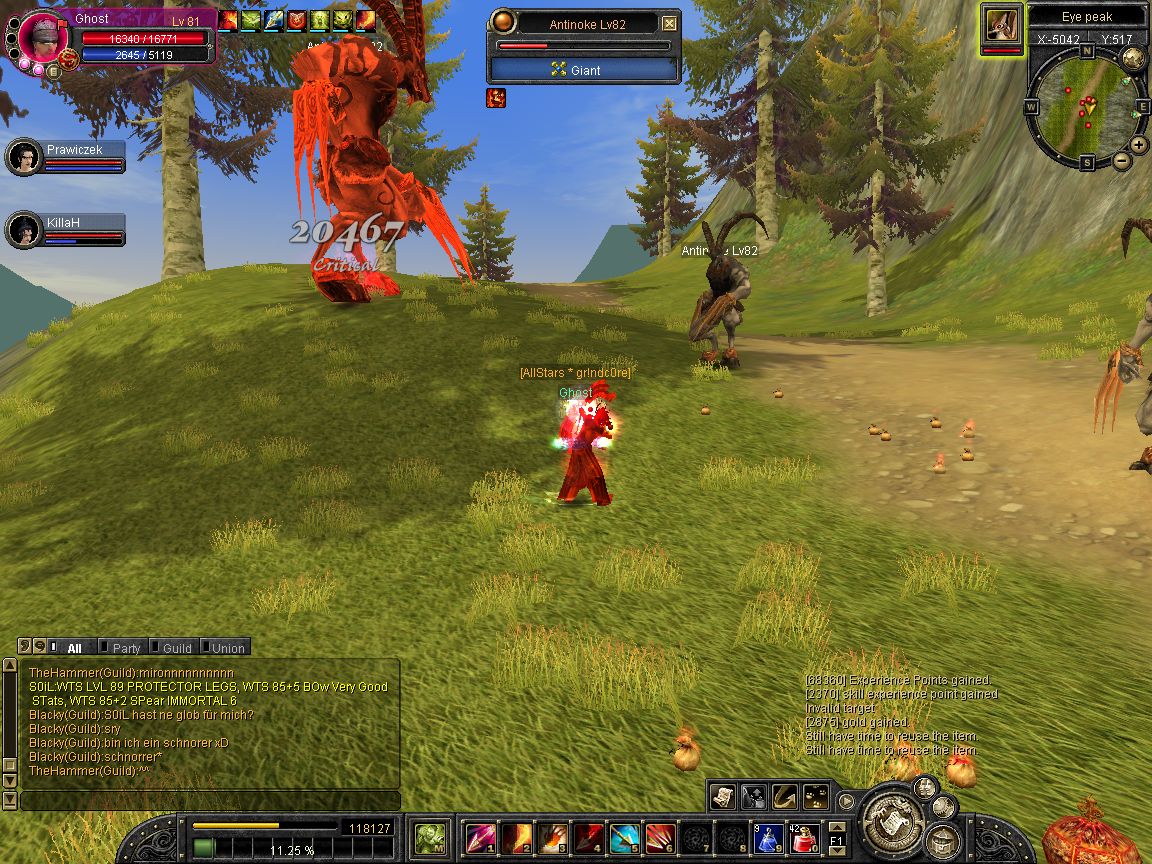Viewport: 1152px width, 864px height.
Task: Switch chat to the Party tab
Action: pyautogui.click(x=126, y=648)
